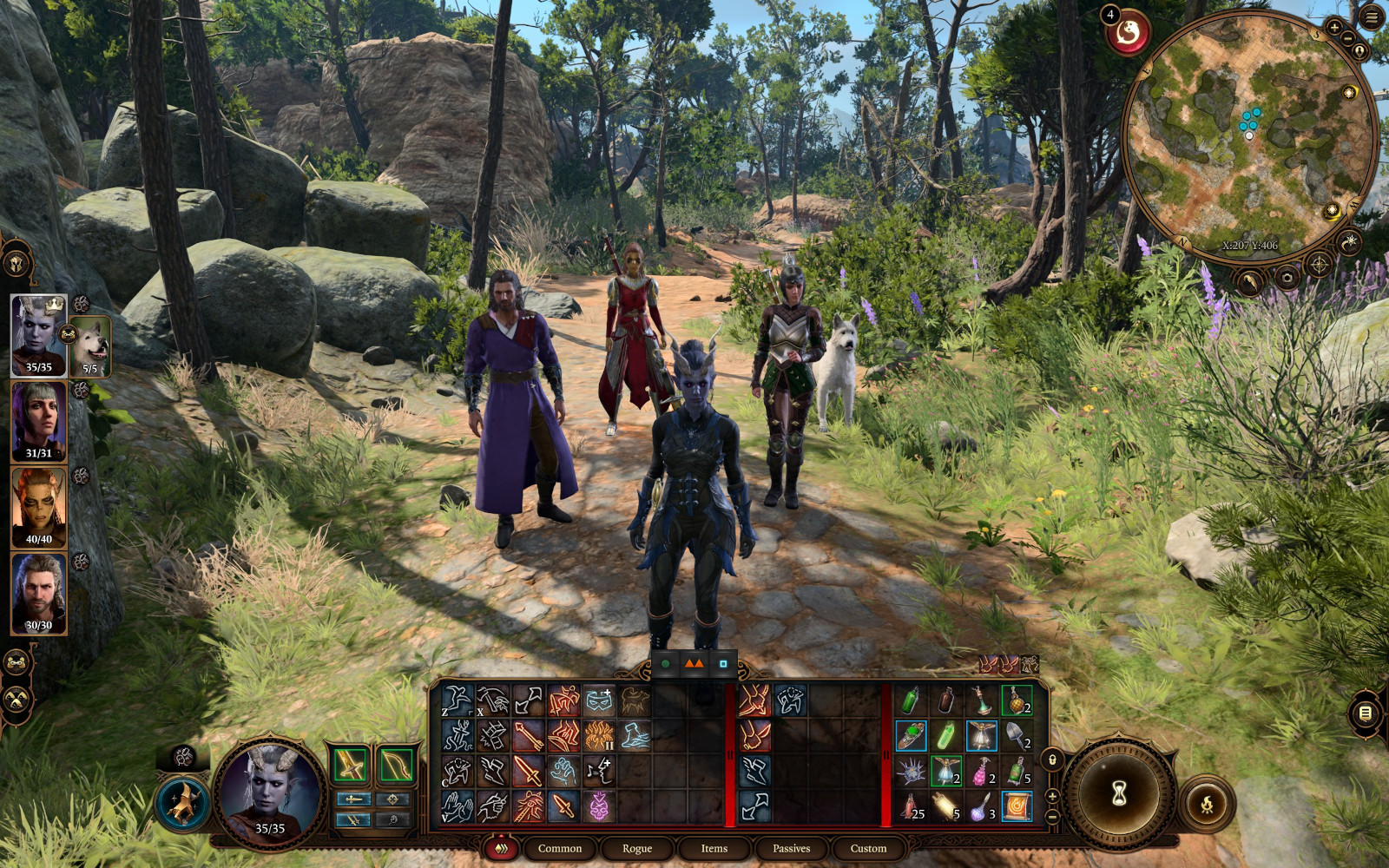Viewport: 1389px width, 868px height.
Task: Open the Rogue hotbar tab
Action: click(x=636, y=848)
